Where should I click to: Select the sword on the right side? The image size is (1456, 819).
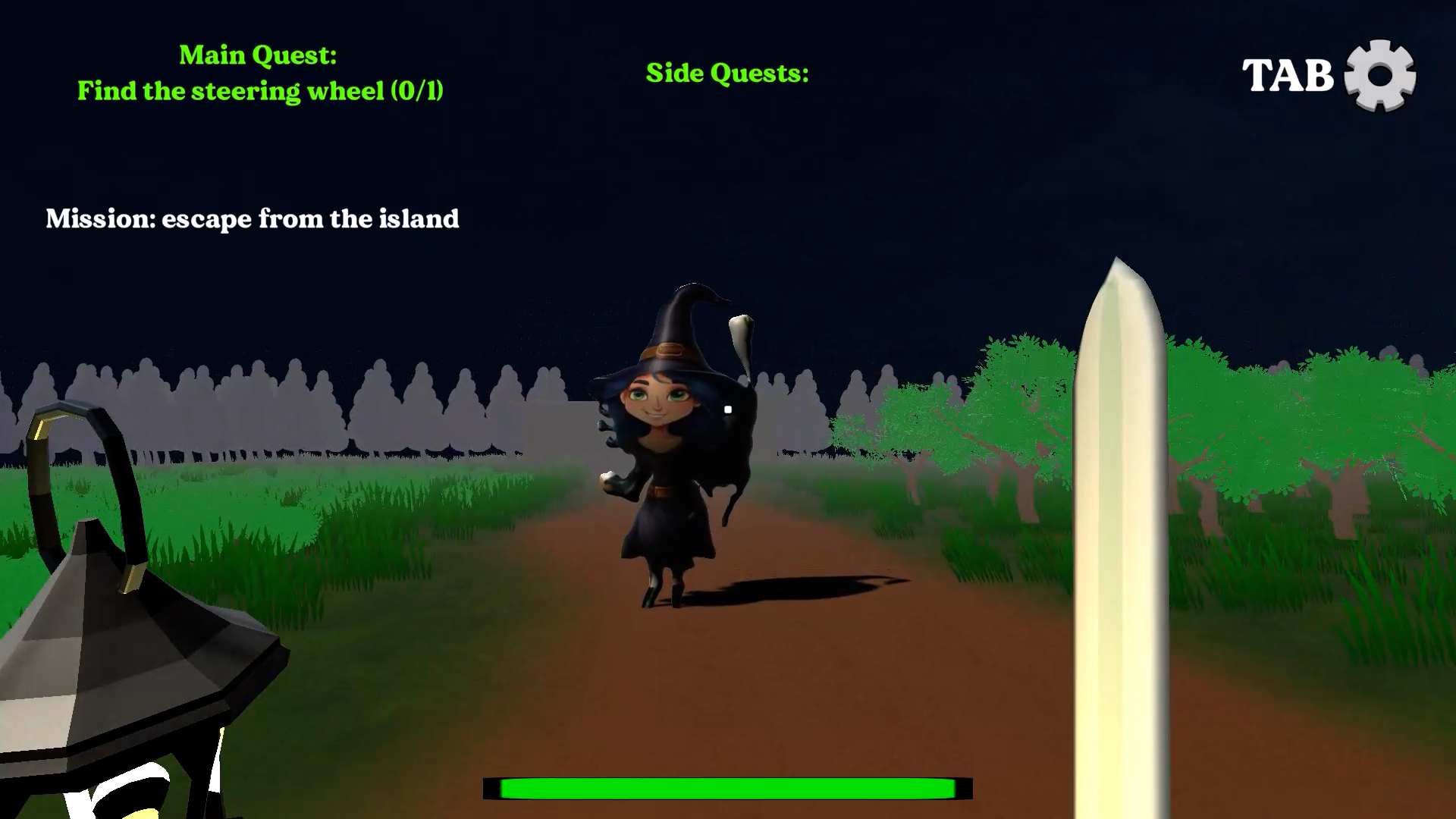click(x=1119, y=531)
